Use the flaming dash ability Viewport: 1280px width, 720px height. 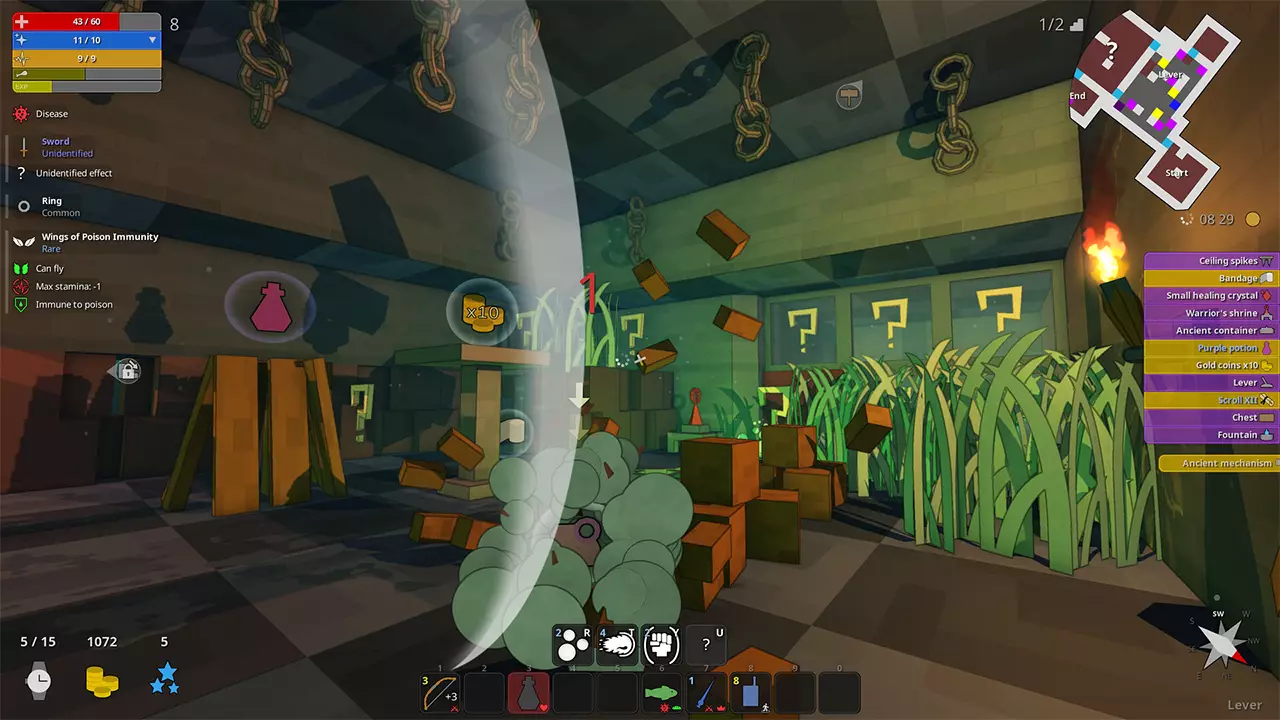coord(618,646)
